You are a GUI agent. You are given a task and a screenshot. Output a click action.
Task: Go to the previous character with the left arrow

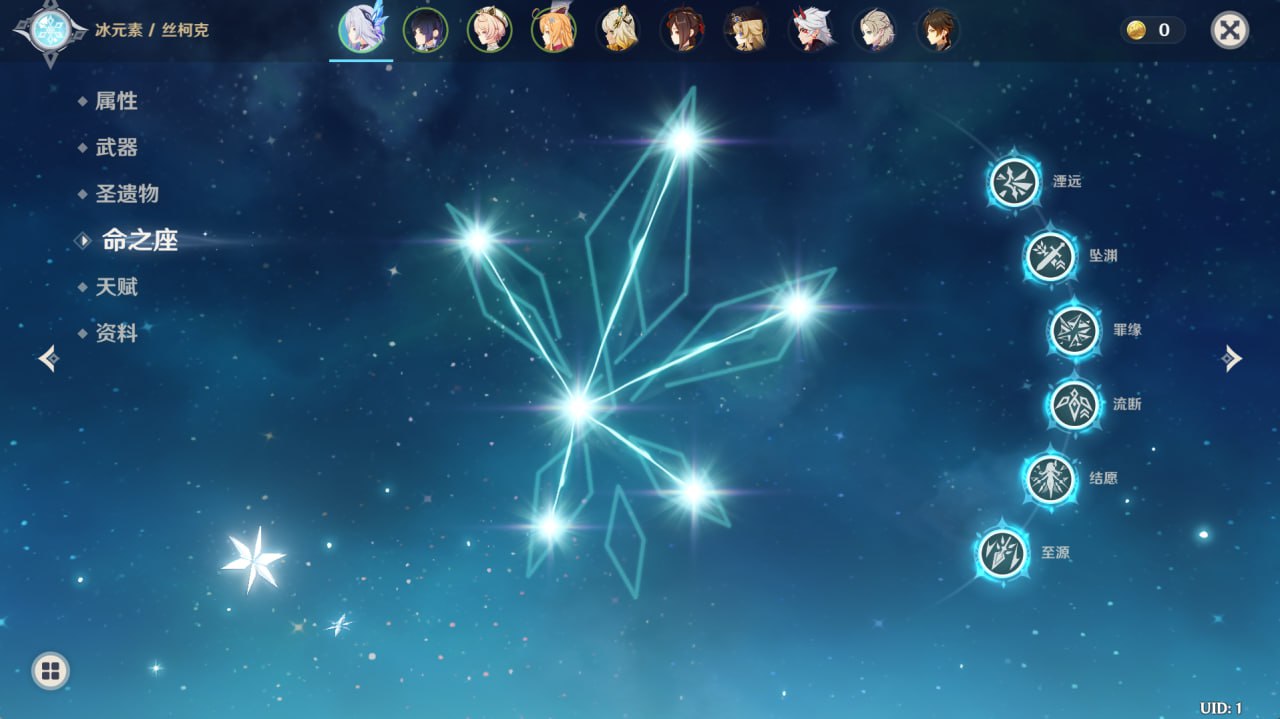(48, 358)
